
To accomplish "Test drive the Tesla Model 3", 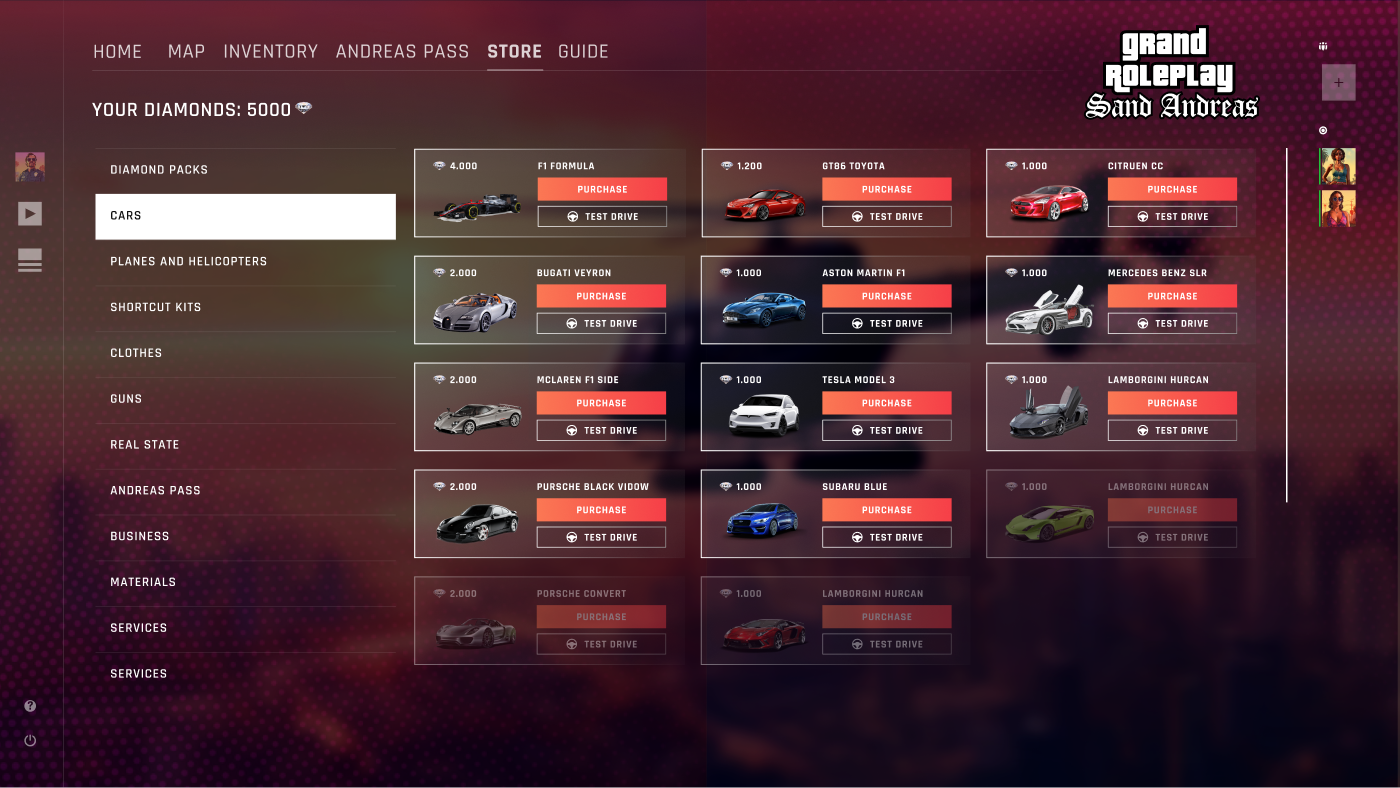I will click(886, 430).
